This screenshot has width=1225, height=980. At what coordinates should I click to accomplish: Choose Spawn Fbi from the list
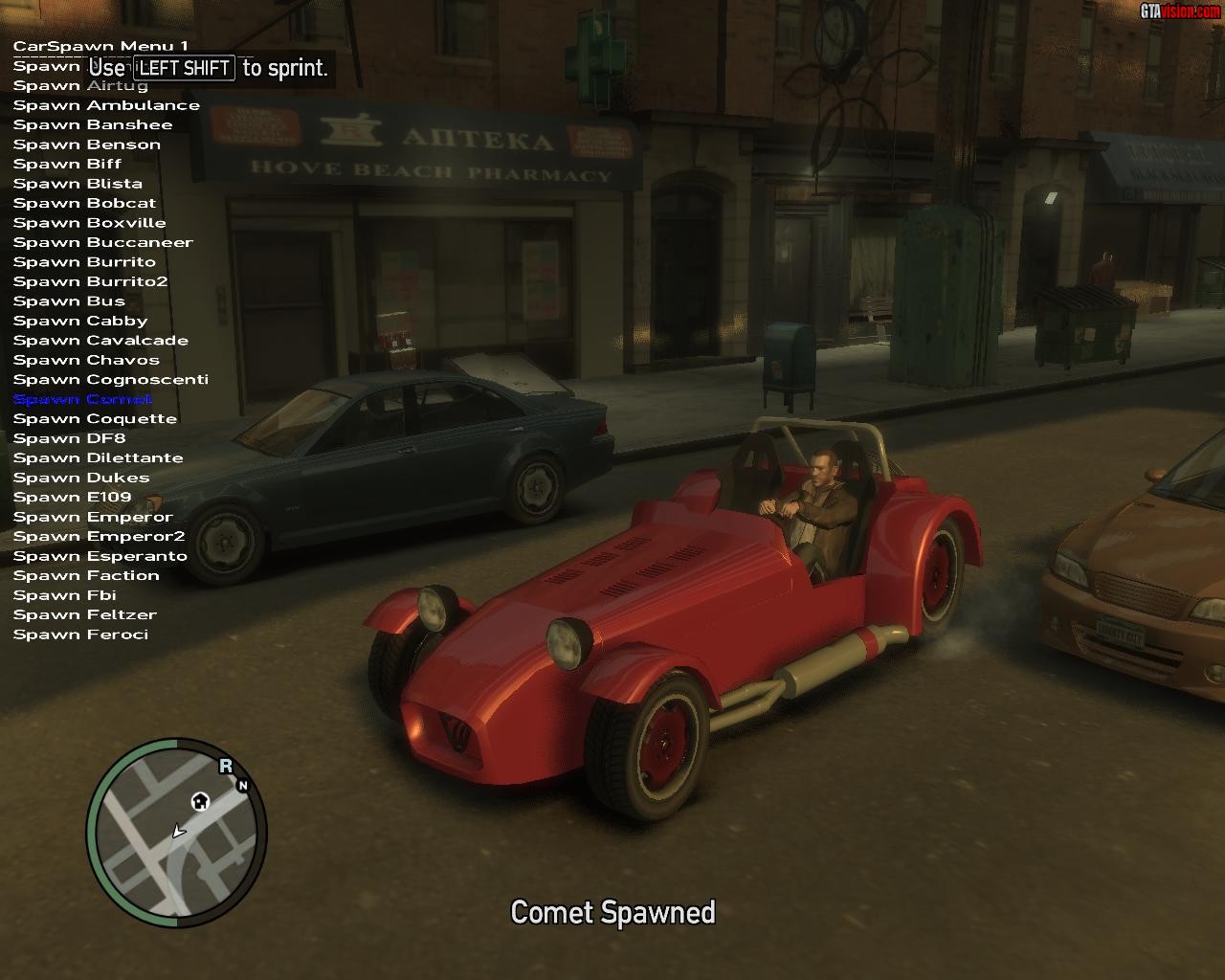(64, 596)
